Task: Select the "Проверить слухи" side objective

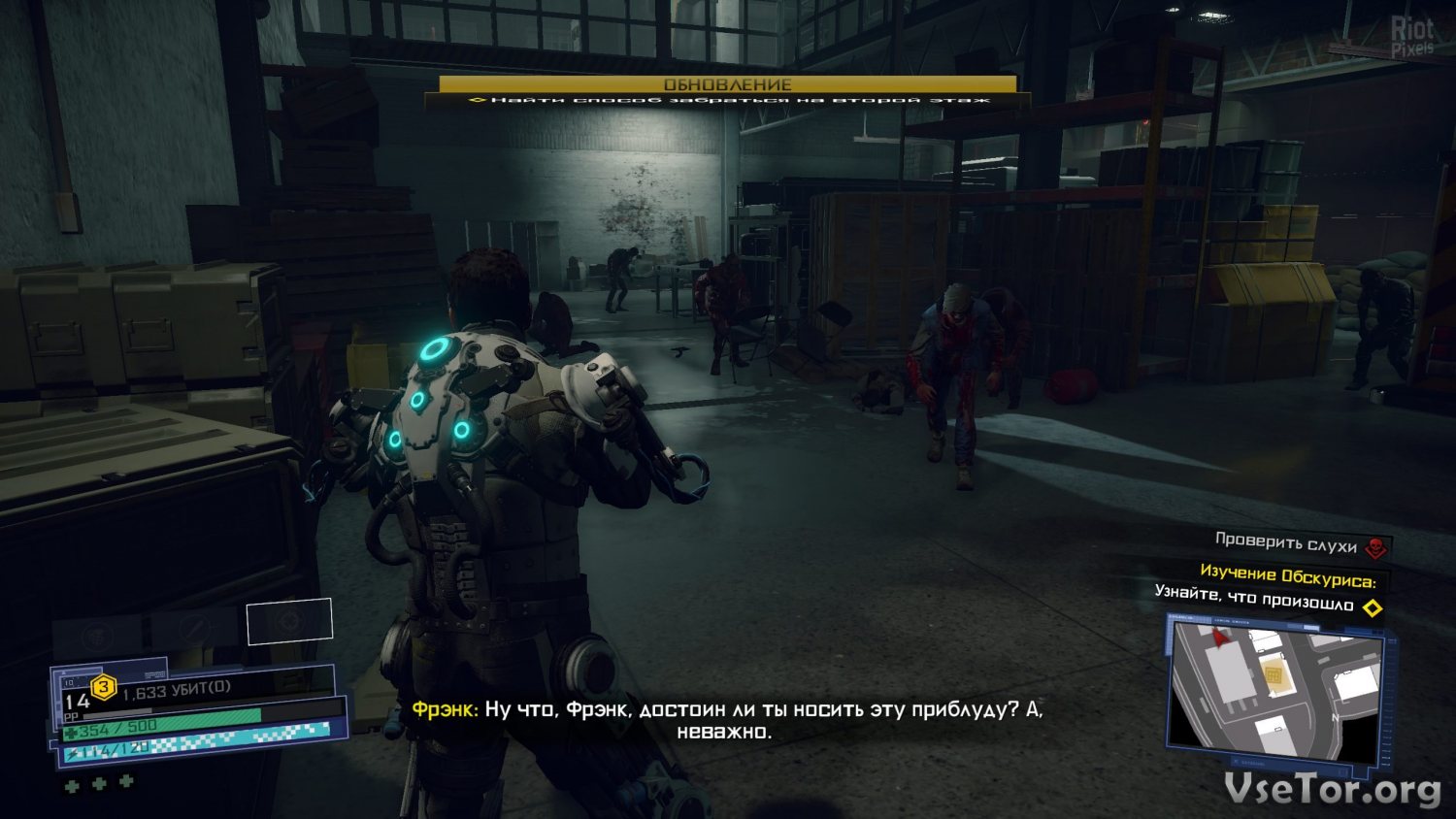Action: coord(1285,542)
